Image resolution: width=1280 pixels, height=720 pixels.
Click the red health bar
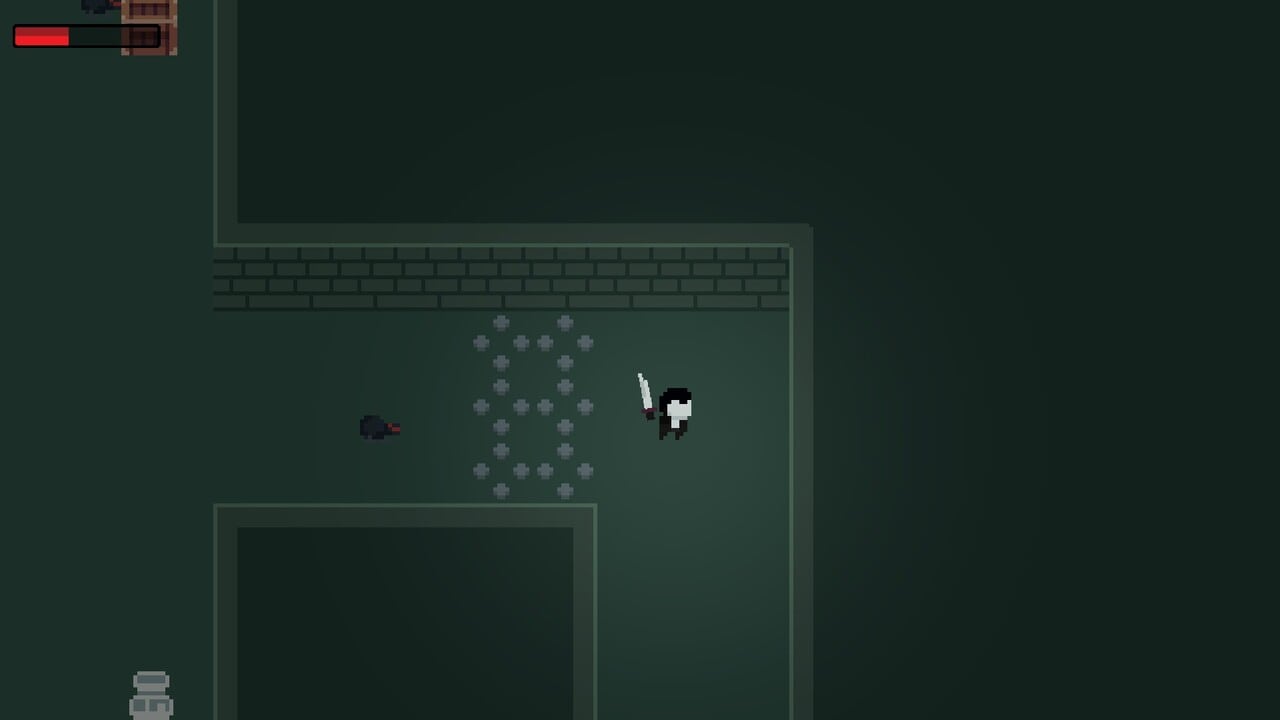(40, 37)
